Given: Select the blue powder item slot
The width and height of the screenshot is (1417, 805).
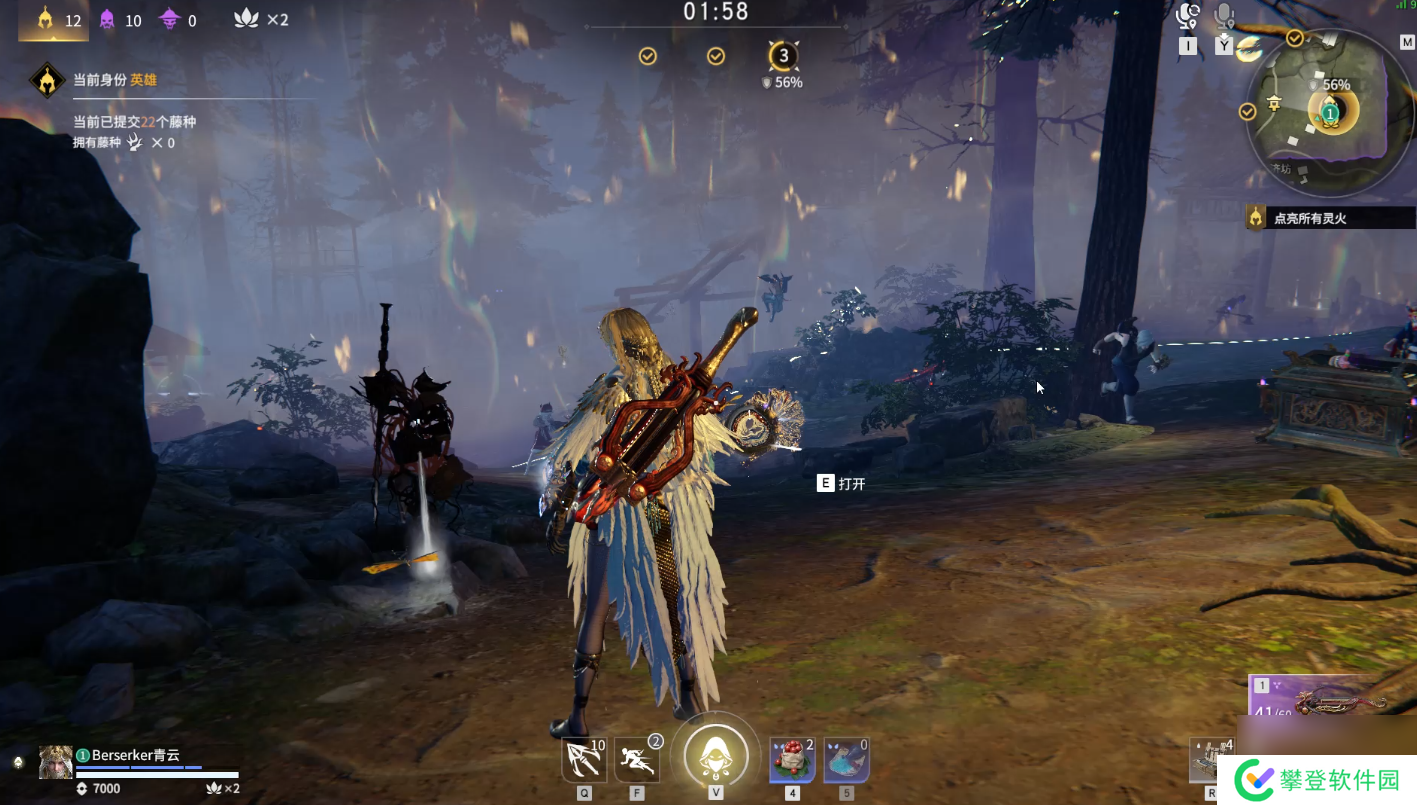Looking at the screenshot, I should [845, 762].
